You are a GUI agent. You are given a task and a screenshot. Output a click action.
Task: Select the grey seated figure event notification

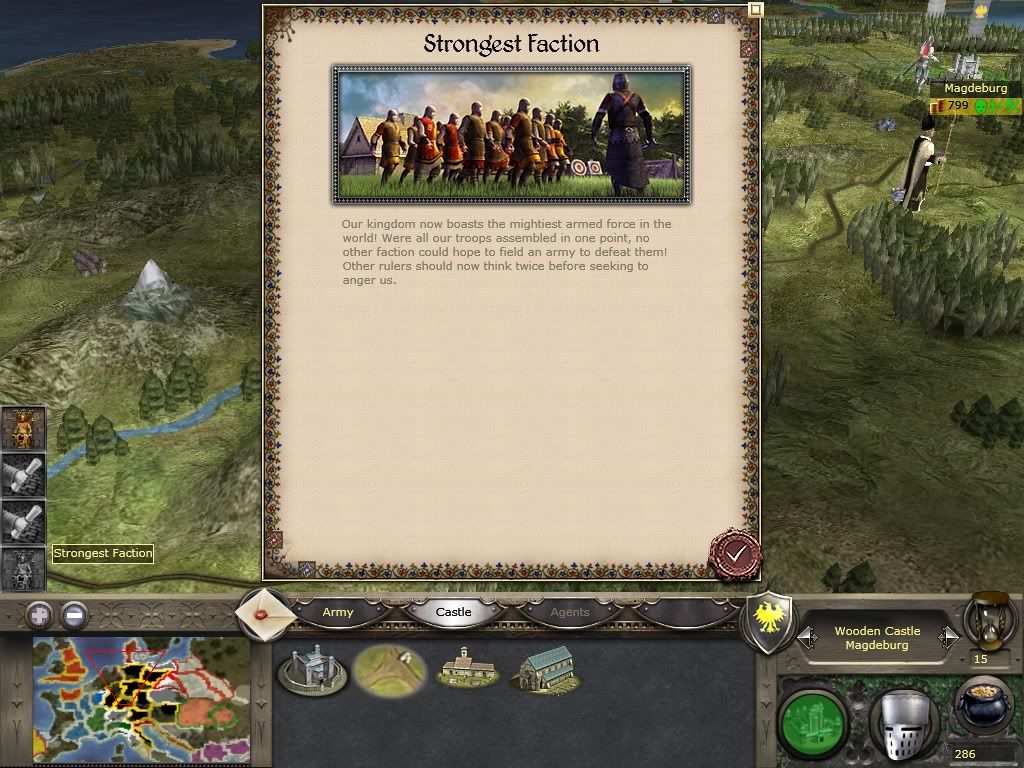[23, 569]
